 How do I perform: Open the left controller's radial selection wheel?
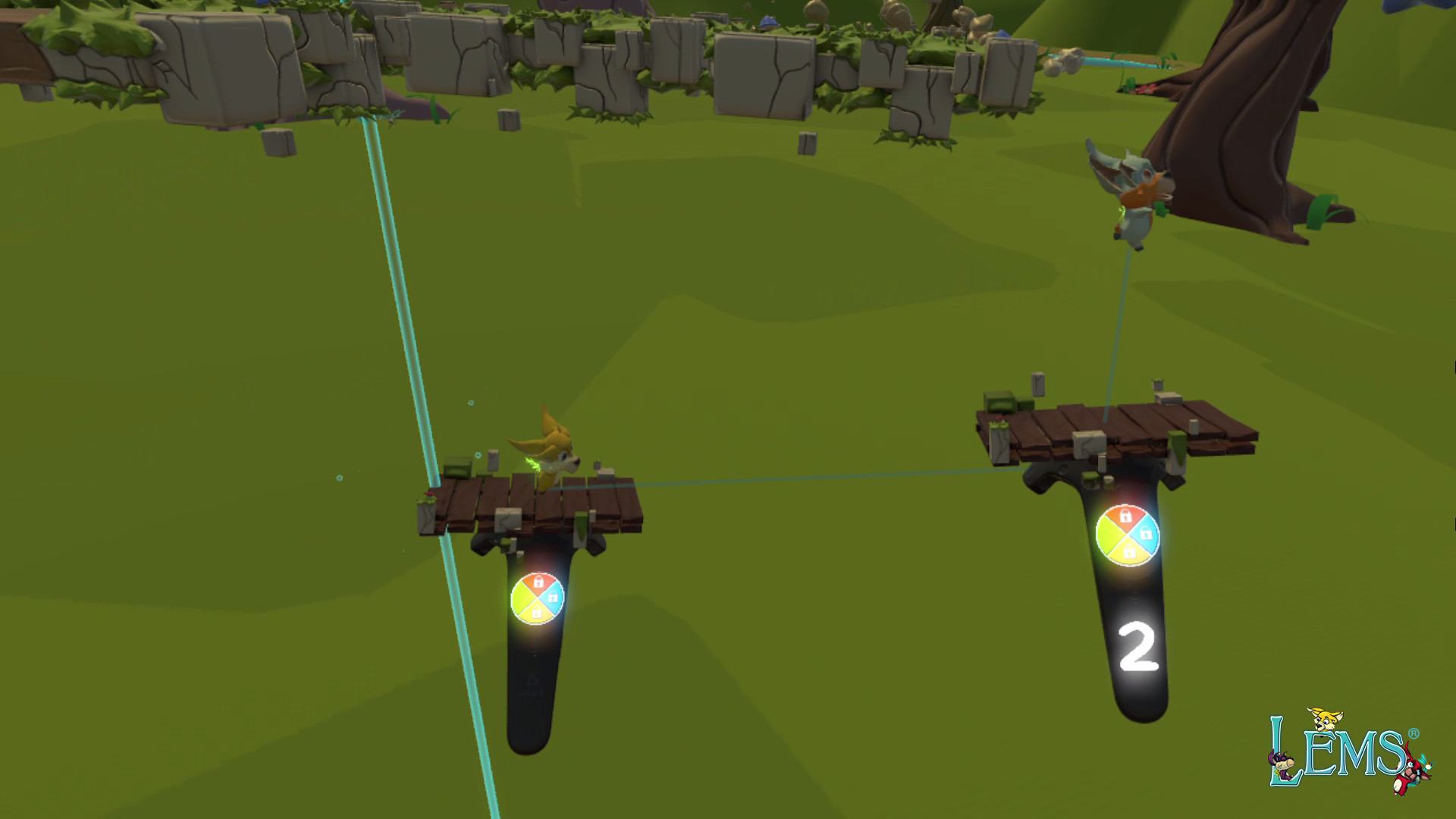point(538,598)
